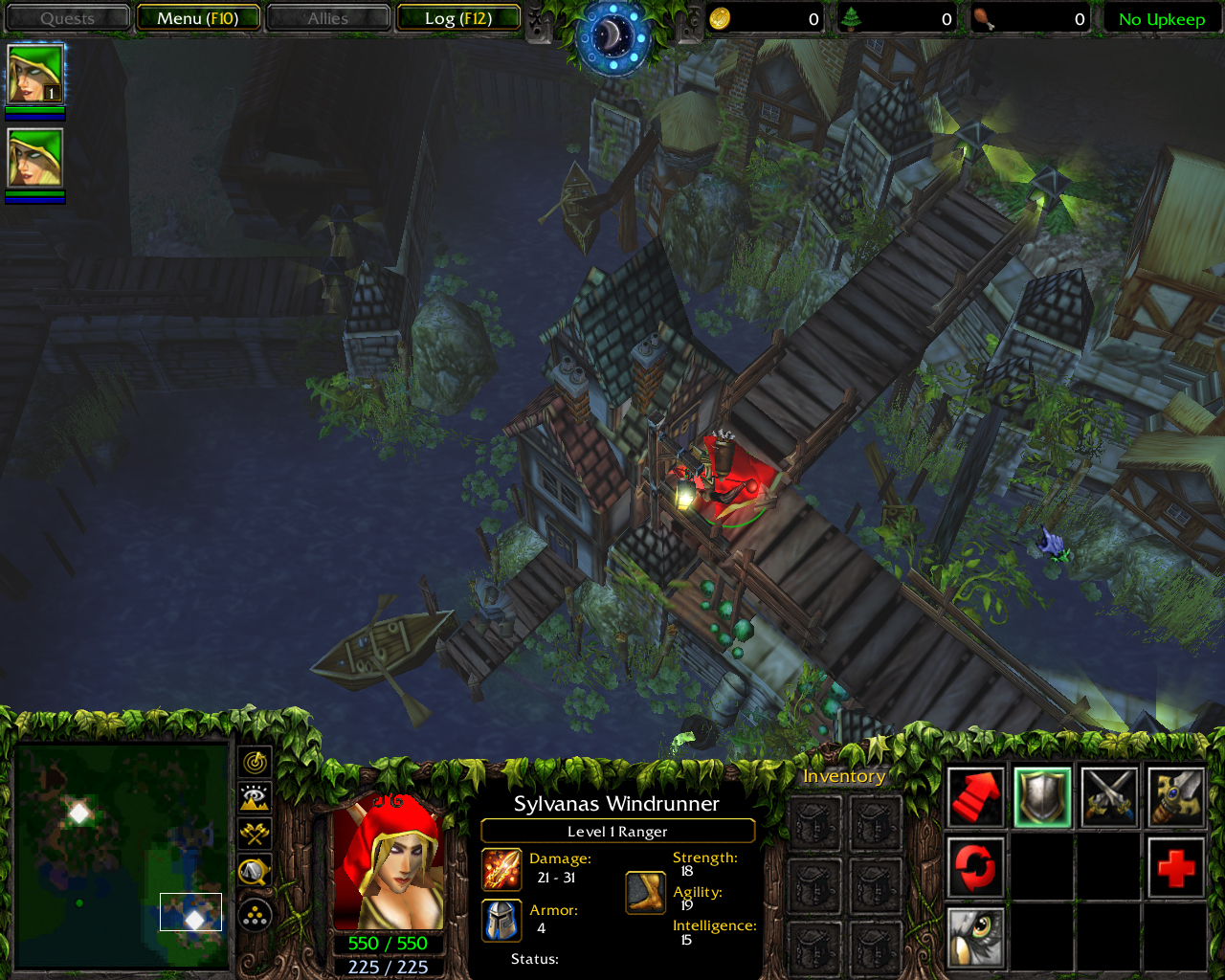Select the hero icon without a number
The width and height of the screenshot is (1225, 980).
35,158
